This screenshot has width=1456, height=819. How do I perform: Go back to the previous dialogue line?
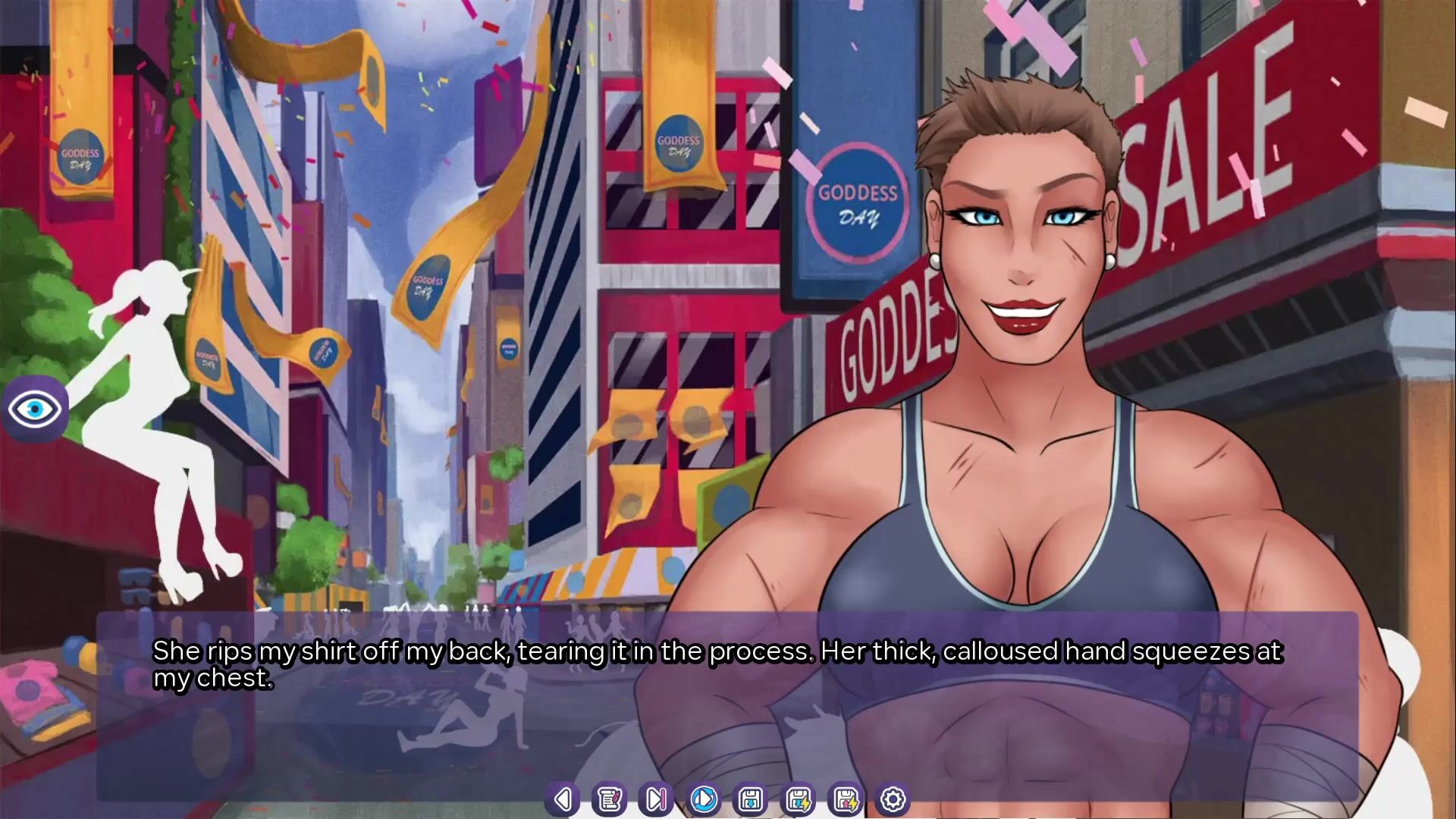click(x=563, y=799)
